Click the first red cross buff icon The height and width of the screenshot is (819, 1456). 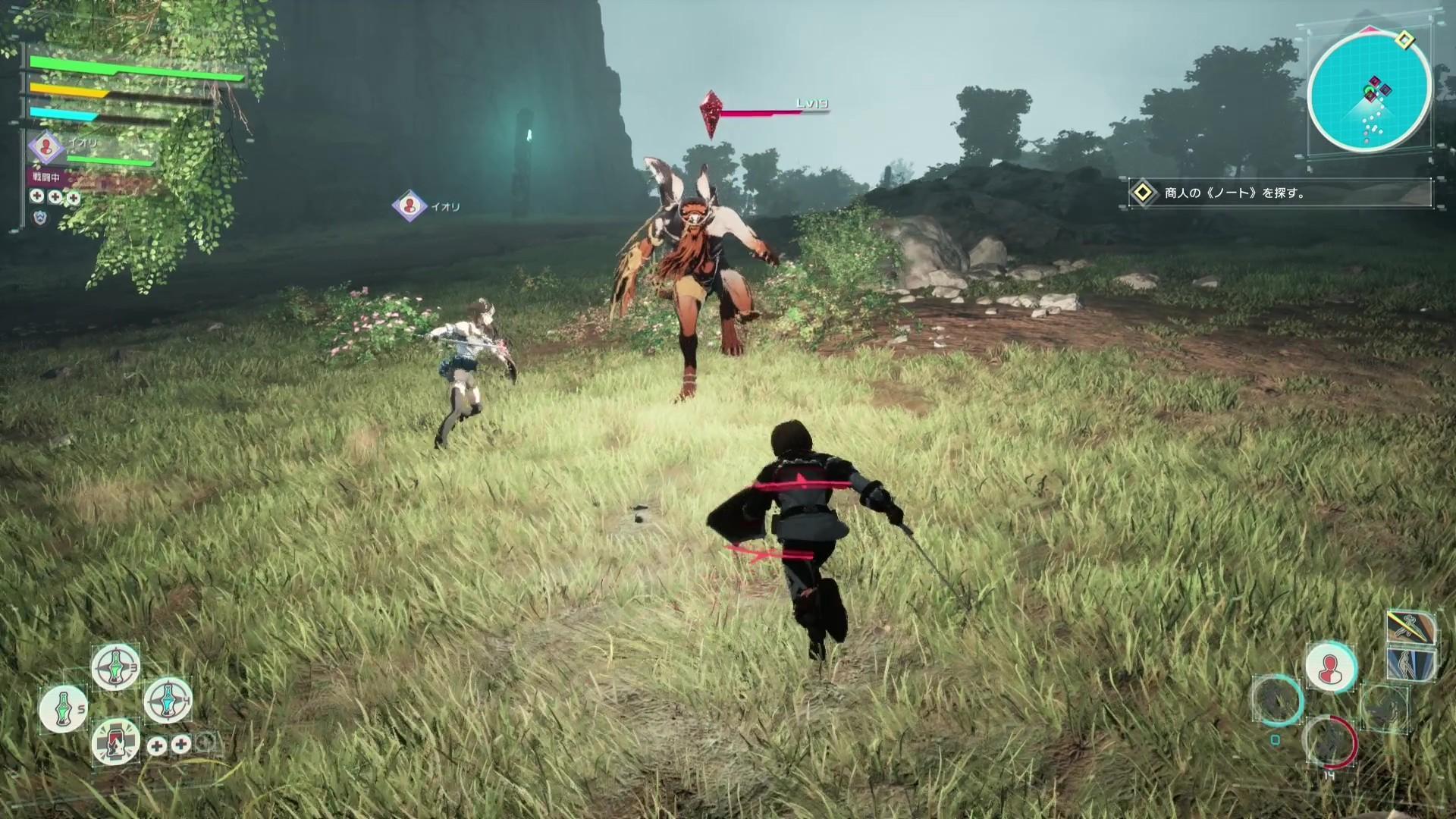coord(36,196)
